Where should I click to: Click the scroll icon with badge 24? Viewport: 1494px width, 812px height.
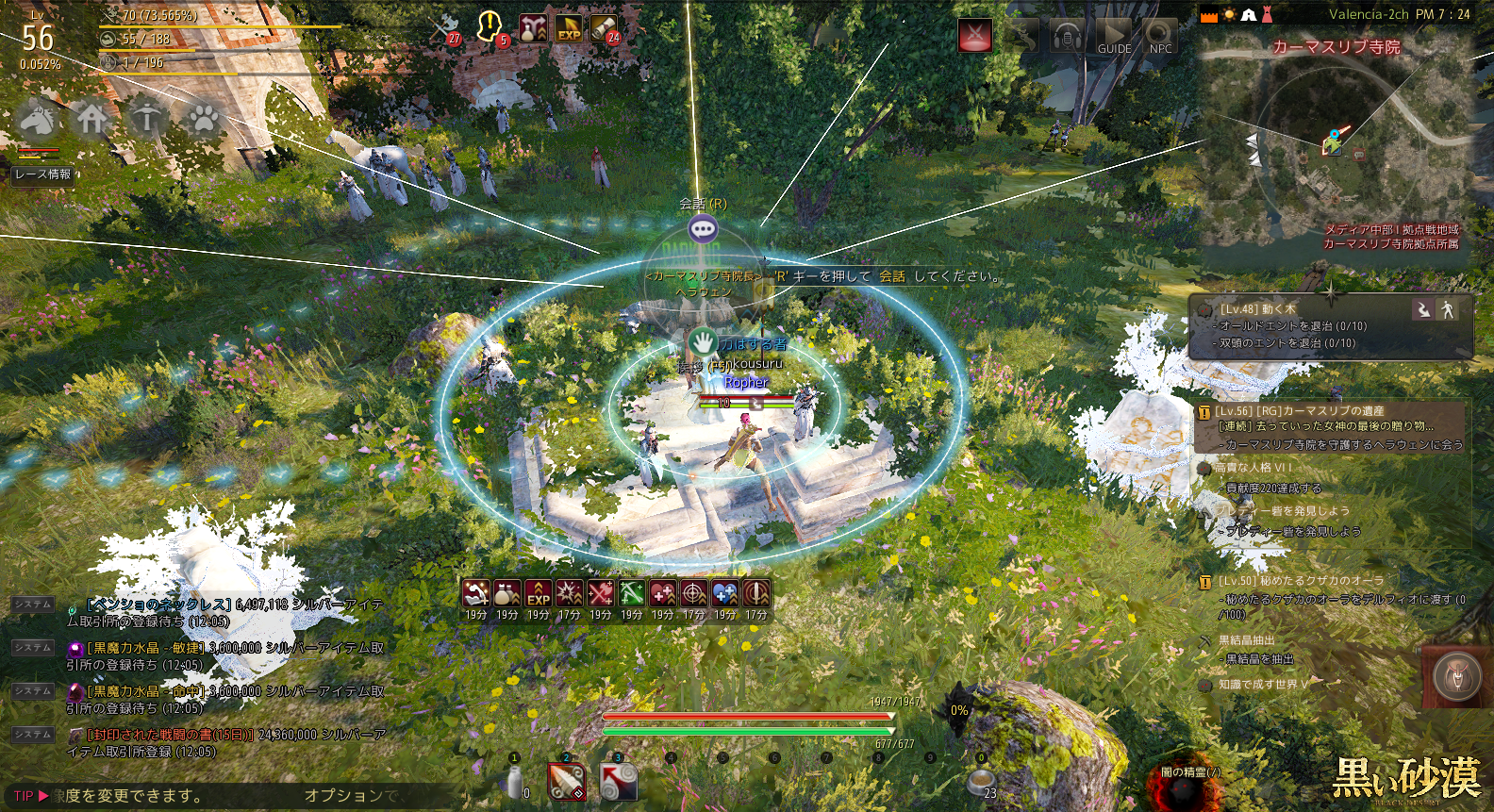(605, 28)
